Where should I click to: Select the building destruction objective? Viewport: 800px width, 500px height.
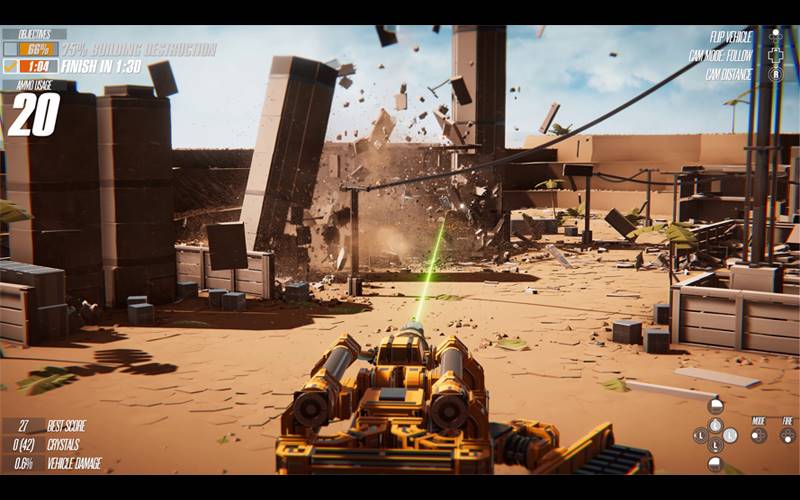coord(138,49)
